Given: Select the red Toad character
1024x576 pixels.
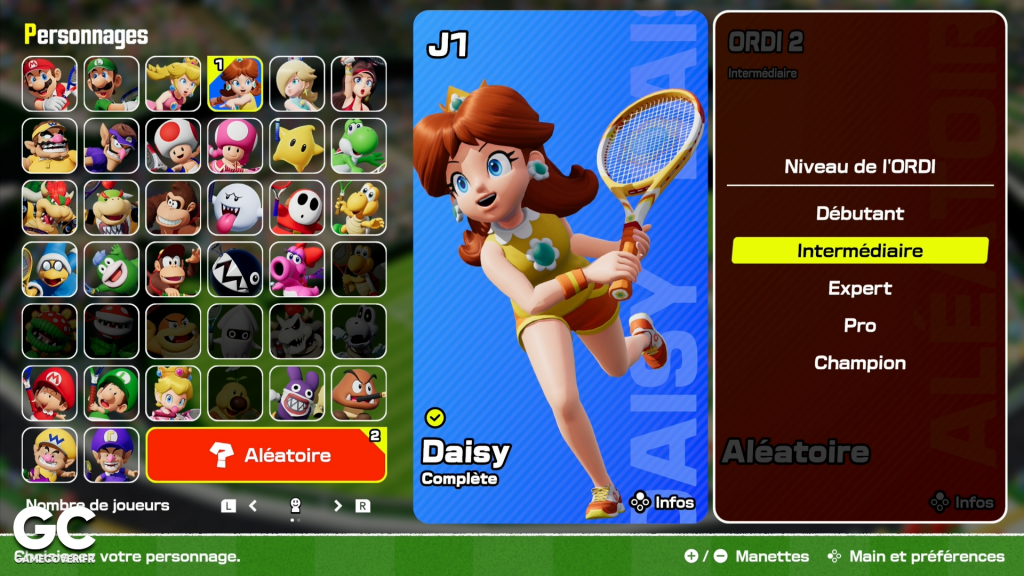Looking at the screenshot, I should click(173, 146).
